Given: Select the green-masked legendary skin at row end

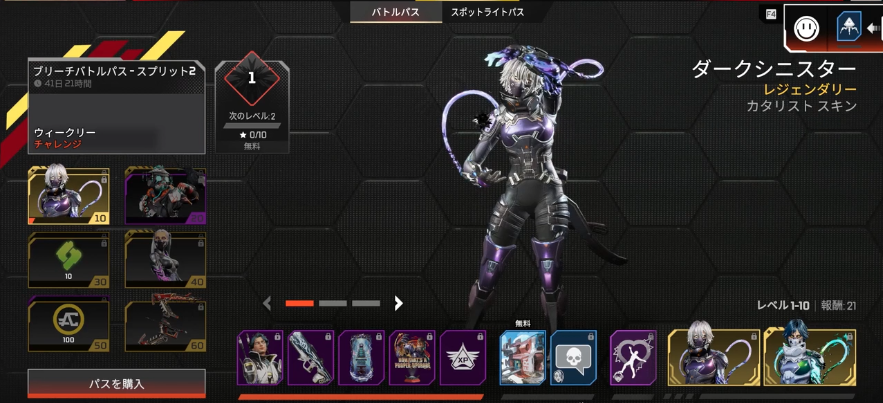Looking at the screenshot, I should click(x=809, y=357).
